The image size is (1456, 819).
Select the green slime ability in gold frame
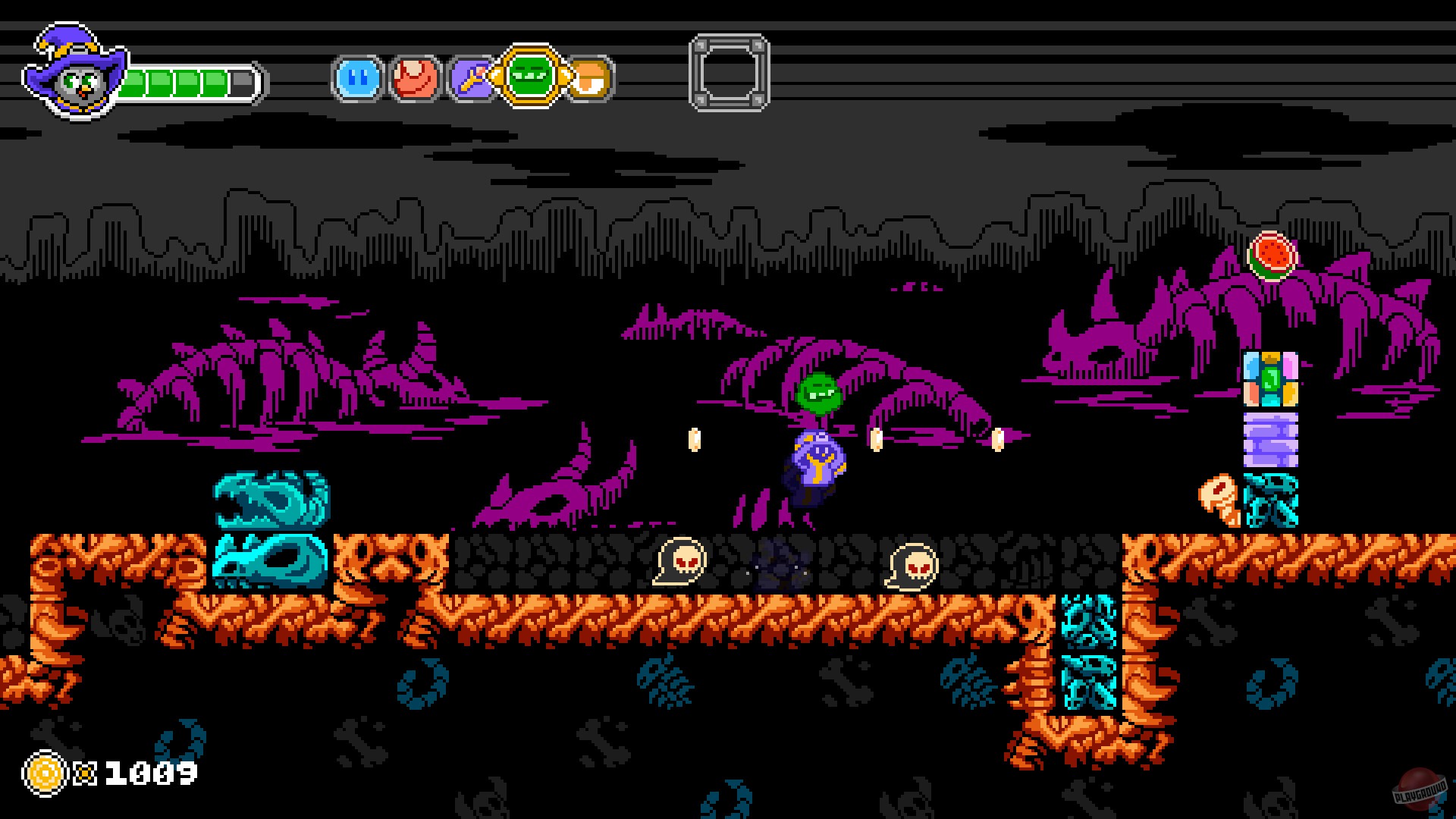[x=529, y=77]
